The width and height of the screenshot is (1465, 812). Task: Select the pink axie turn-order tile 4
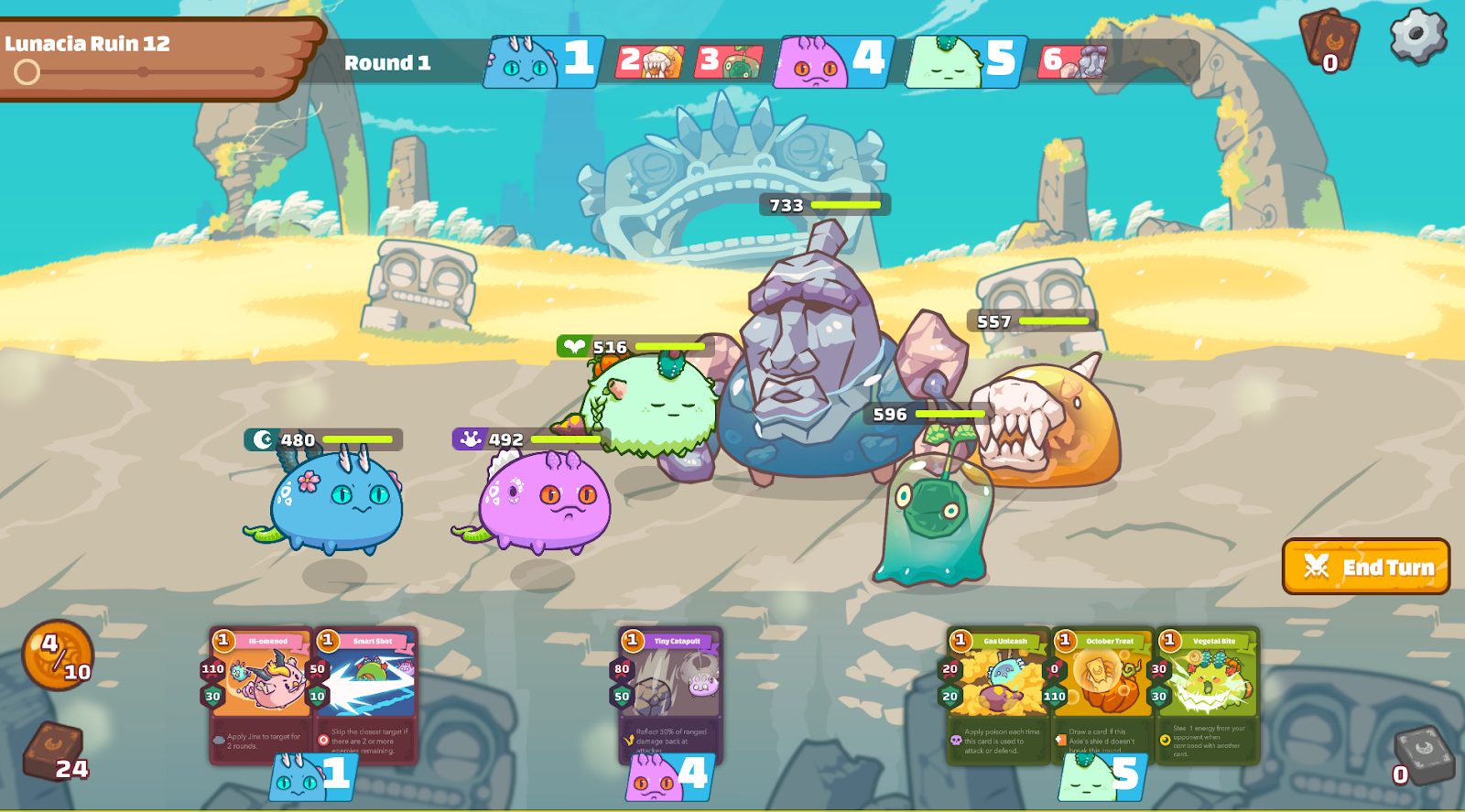(833, 61)
